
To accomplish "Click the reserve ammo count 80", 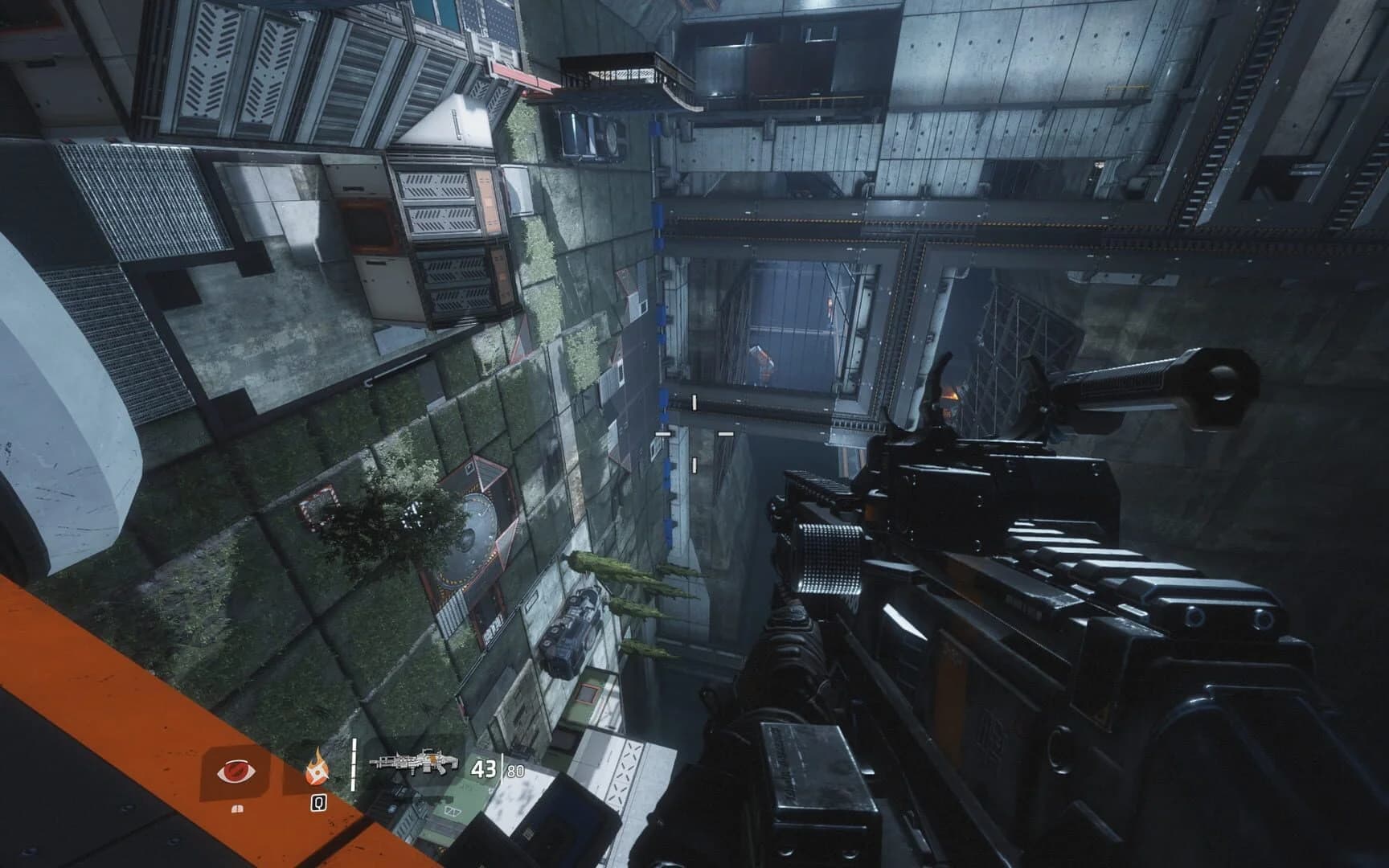I will pos(514,771).
